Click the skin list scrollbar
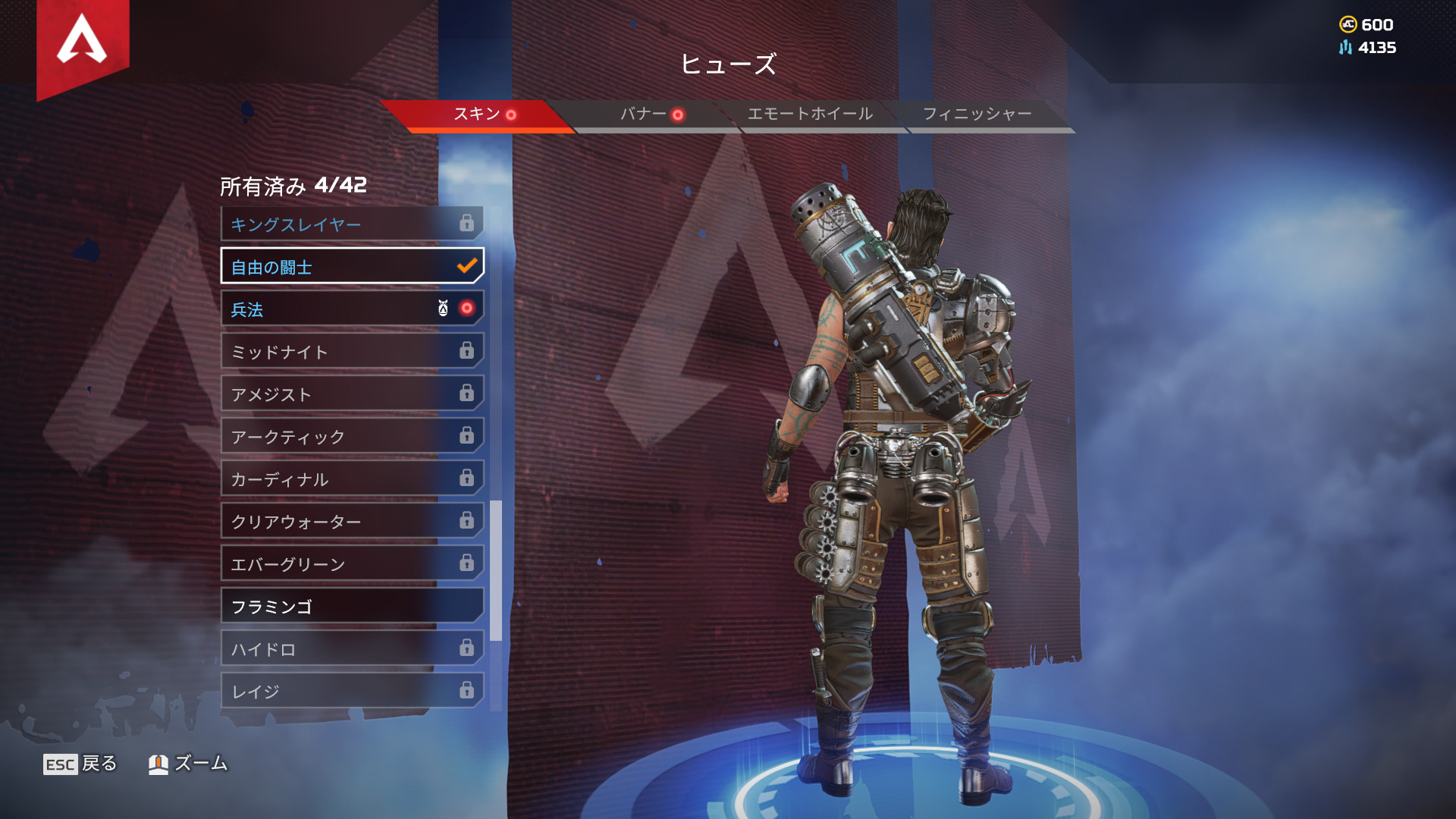Screen dimensions: 1456x819 pos(496,570)
